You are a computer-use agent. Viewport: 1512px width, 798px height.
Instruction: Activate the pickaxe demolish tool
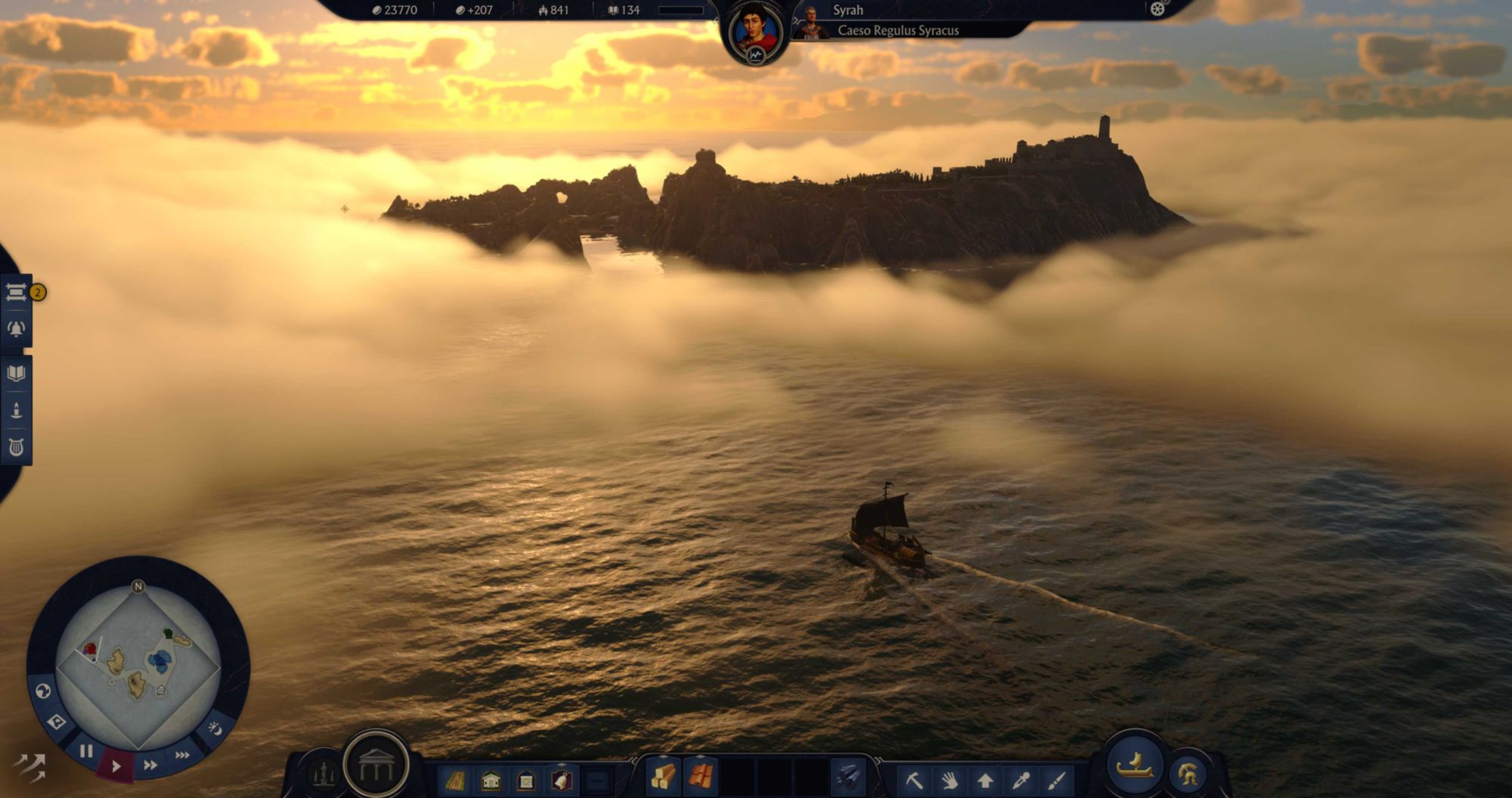(915, 780)
